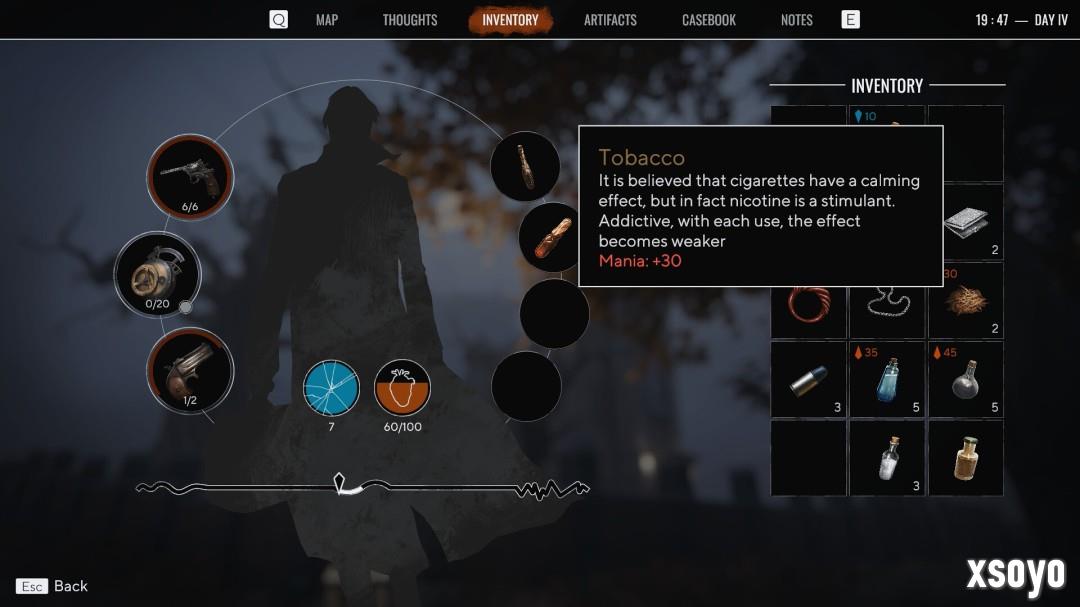
Task: Select the derringer pistol slot
Action: pyautogui.click(x=190, y=370)
